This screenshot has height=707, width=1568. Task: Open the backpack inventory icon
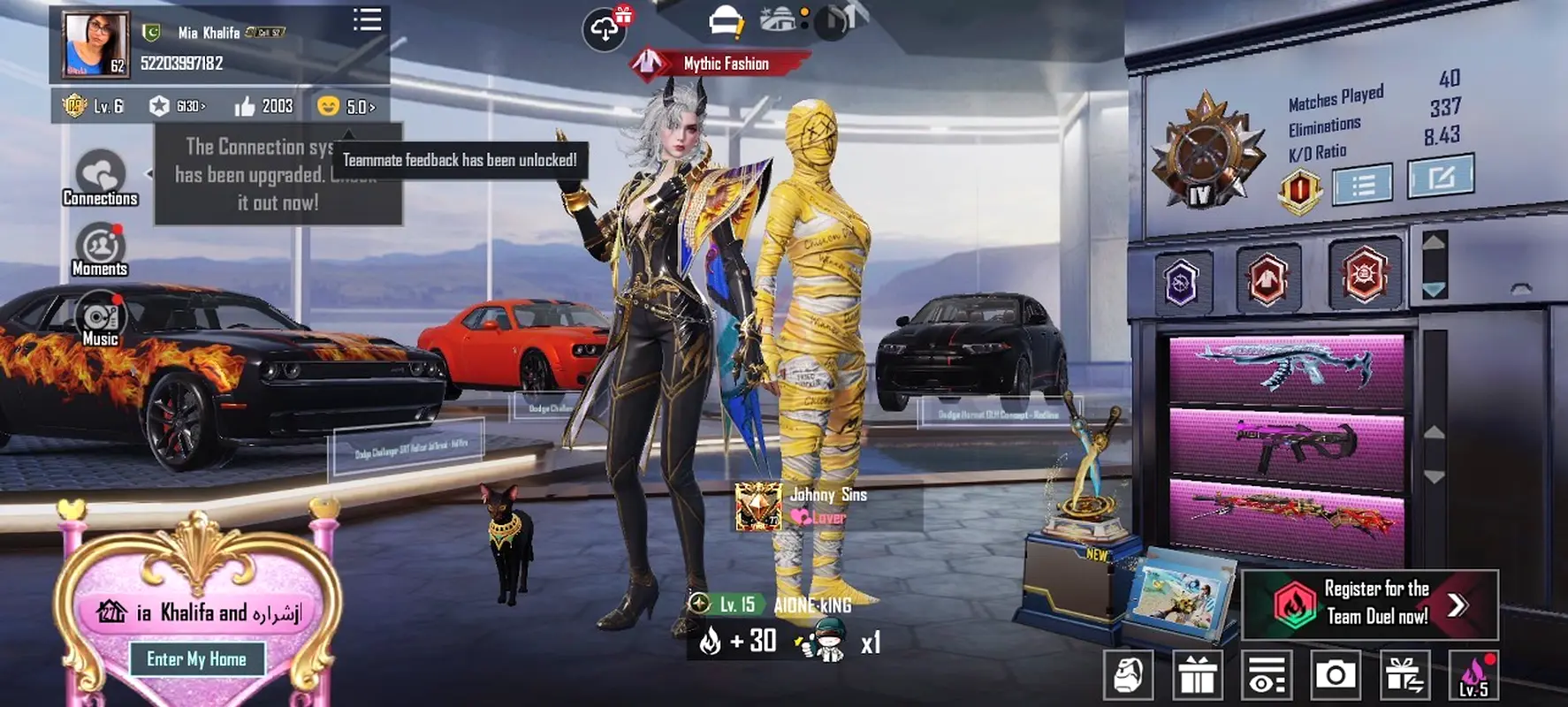click(1128, 676)
